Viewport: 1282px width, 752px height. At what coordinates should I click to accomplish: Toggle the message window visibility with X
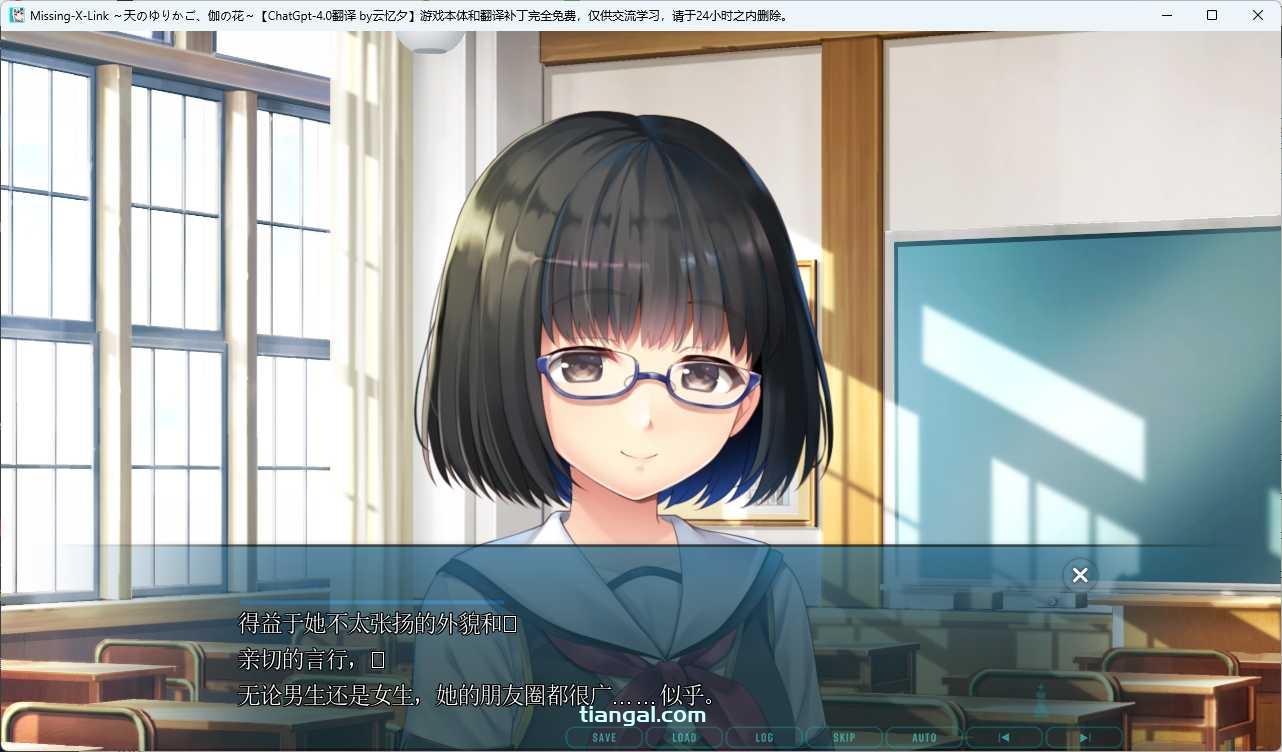[1079, 575]
